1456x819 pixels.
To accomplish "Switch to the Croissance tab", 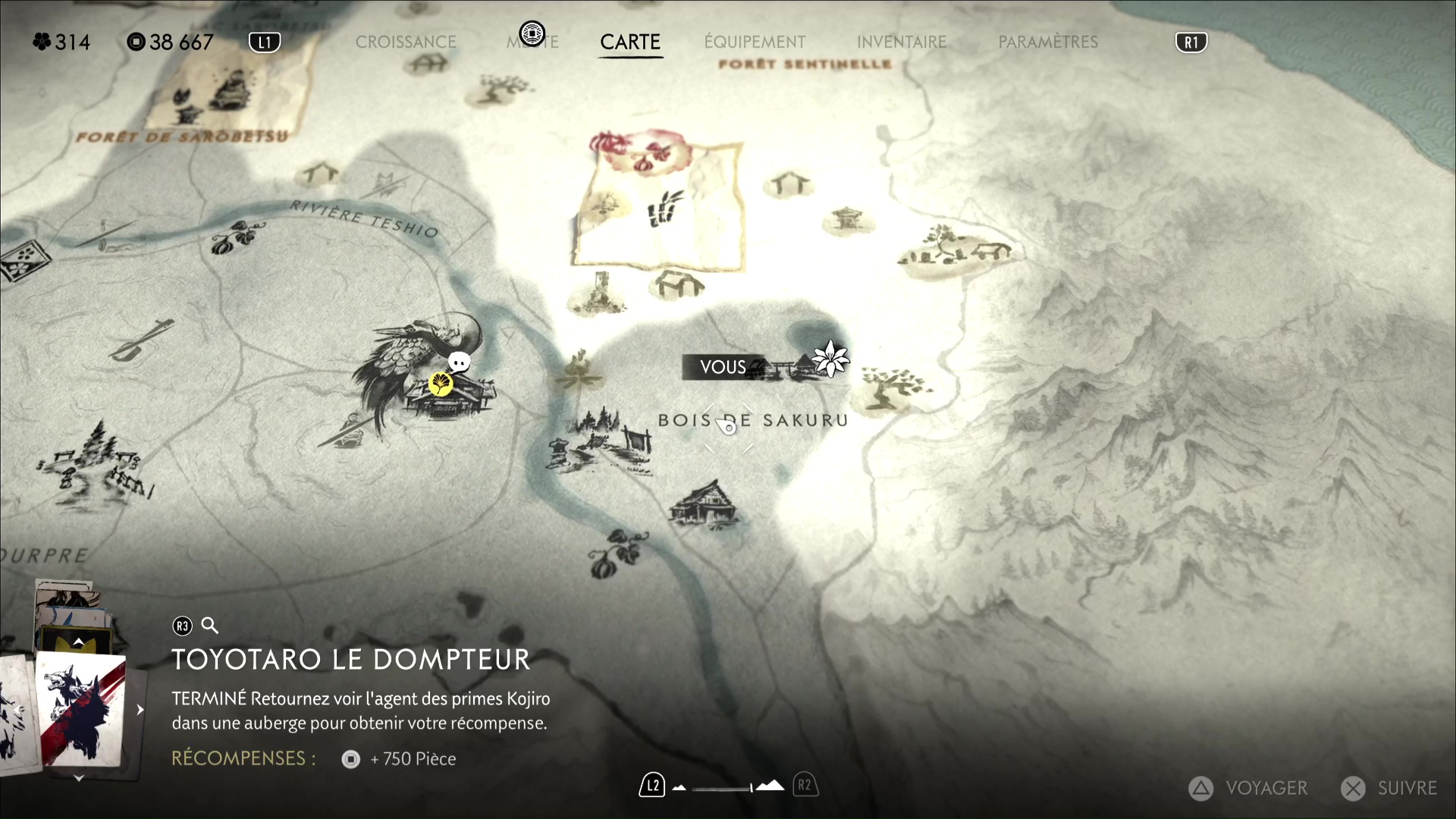I will click(406, 42).
